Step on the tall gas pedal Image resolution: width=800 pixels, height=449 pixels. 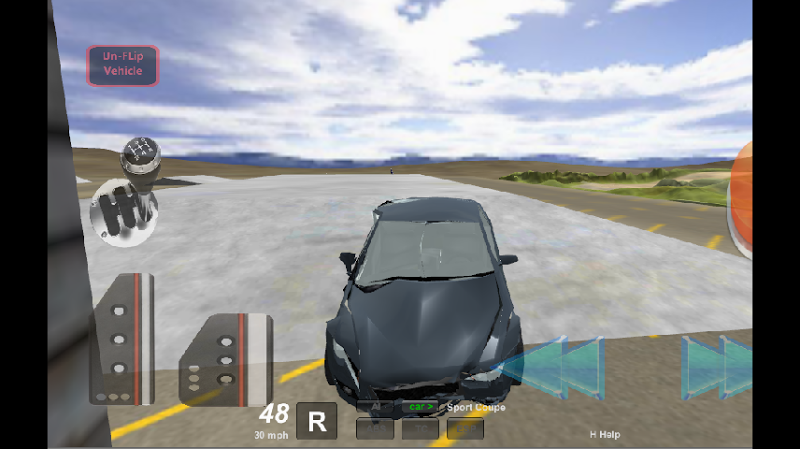coord(122,338)
